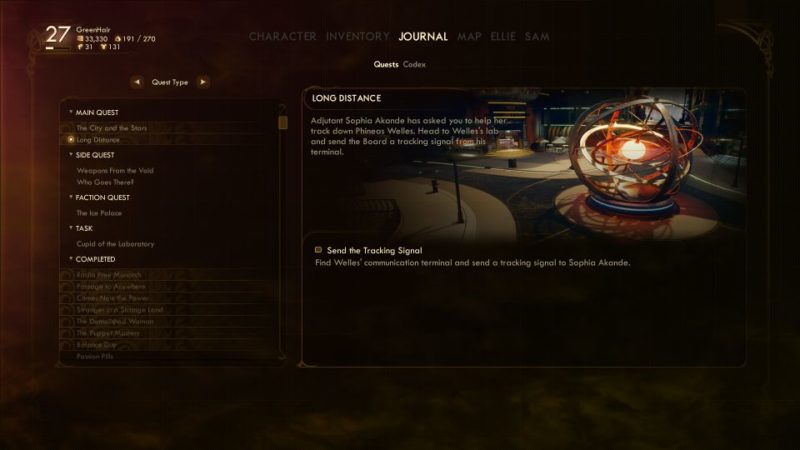Open the Character tab
The width and height of the screenshot is (800, 450).
(282, 37)
